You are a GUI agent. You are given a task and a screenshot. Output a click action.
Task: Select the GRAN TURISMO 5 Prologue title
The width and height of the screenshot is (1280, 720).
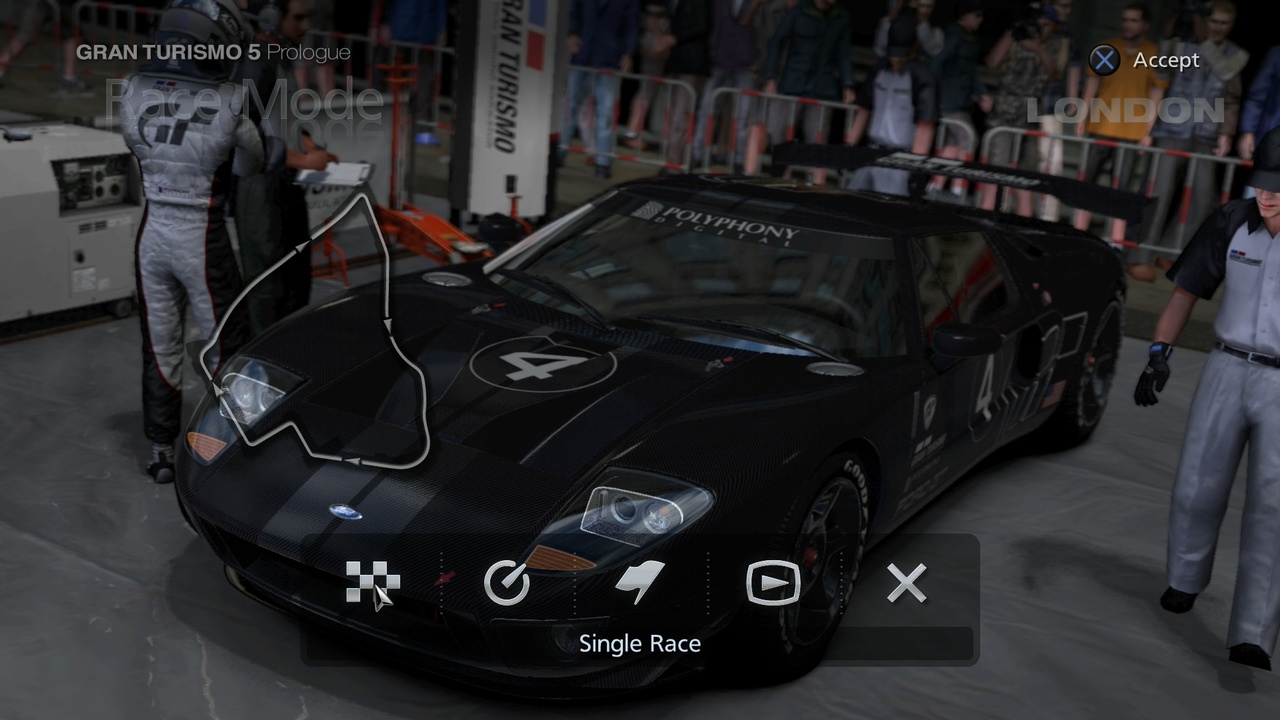pyautogui.click(x=212, y=52)
